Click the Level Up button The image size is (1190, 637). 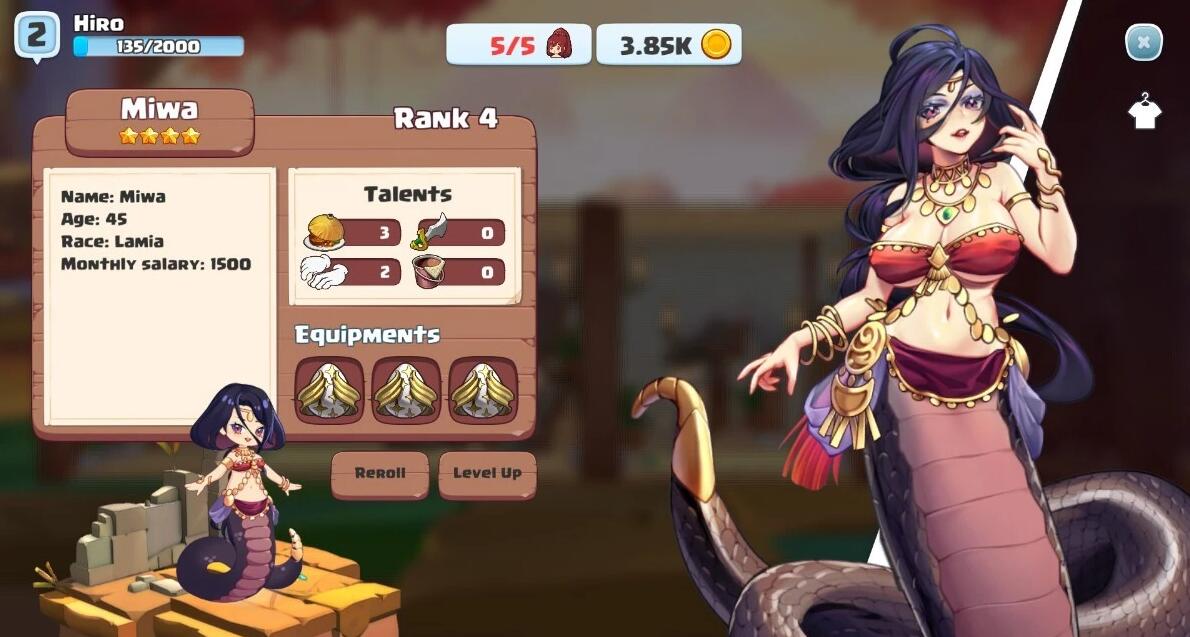487,474
